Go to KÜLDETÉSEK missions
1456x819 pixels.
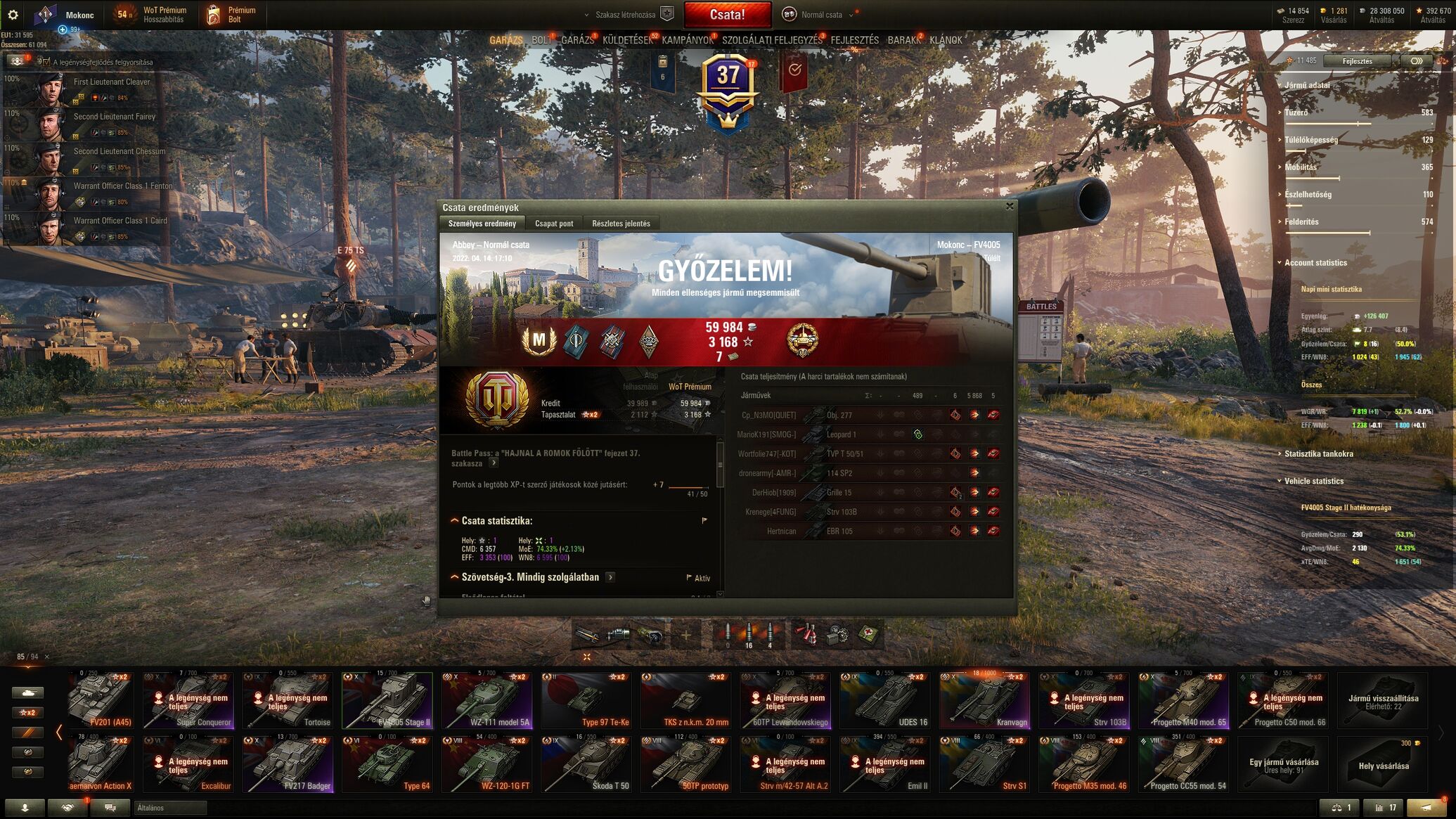(x=627, y=40)
